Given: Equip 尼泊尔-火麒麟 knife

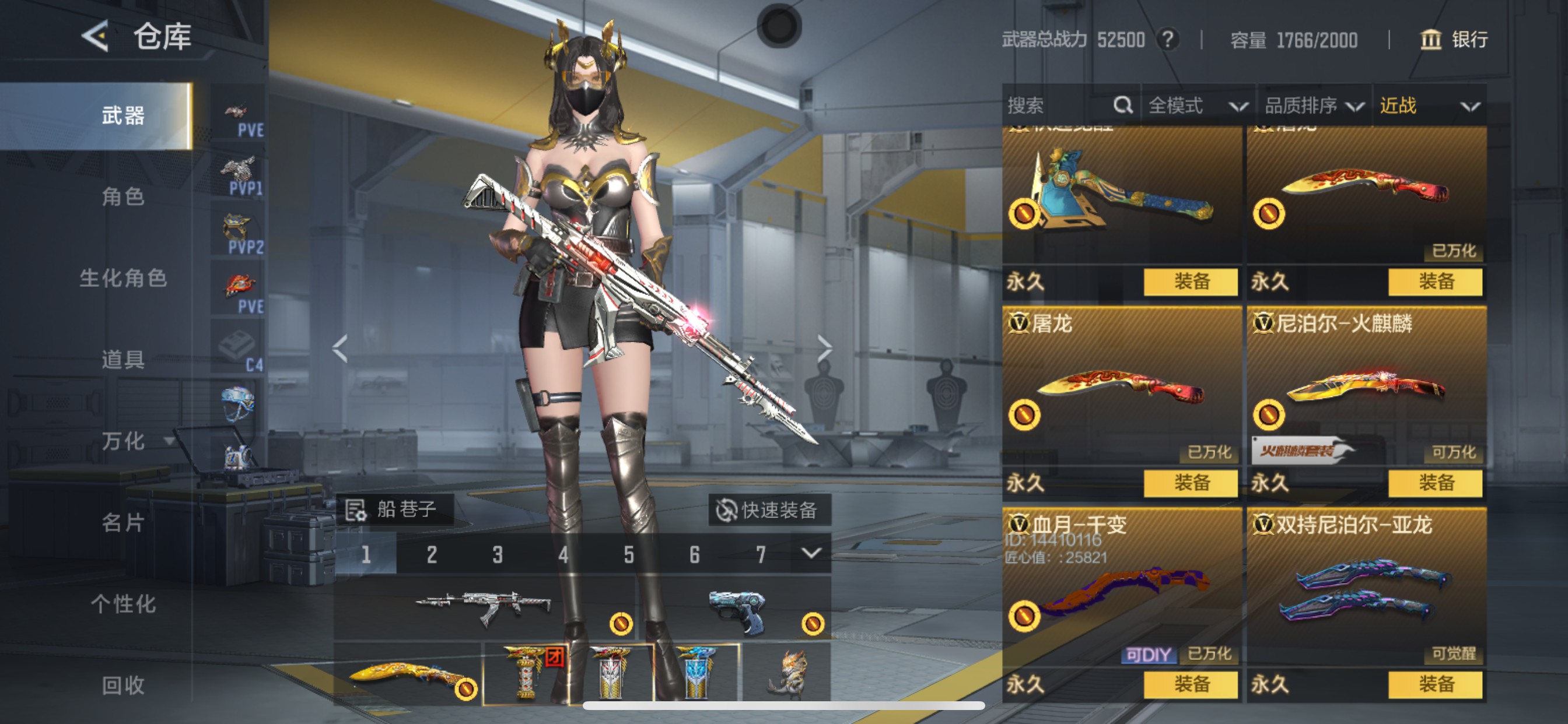Looking at the screenshot, I should pyautogui.click(x=1436, y=483).
